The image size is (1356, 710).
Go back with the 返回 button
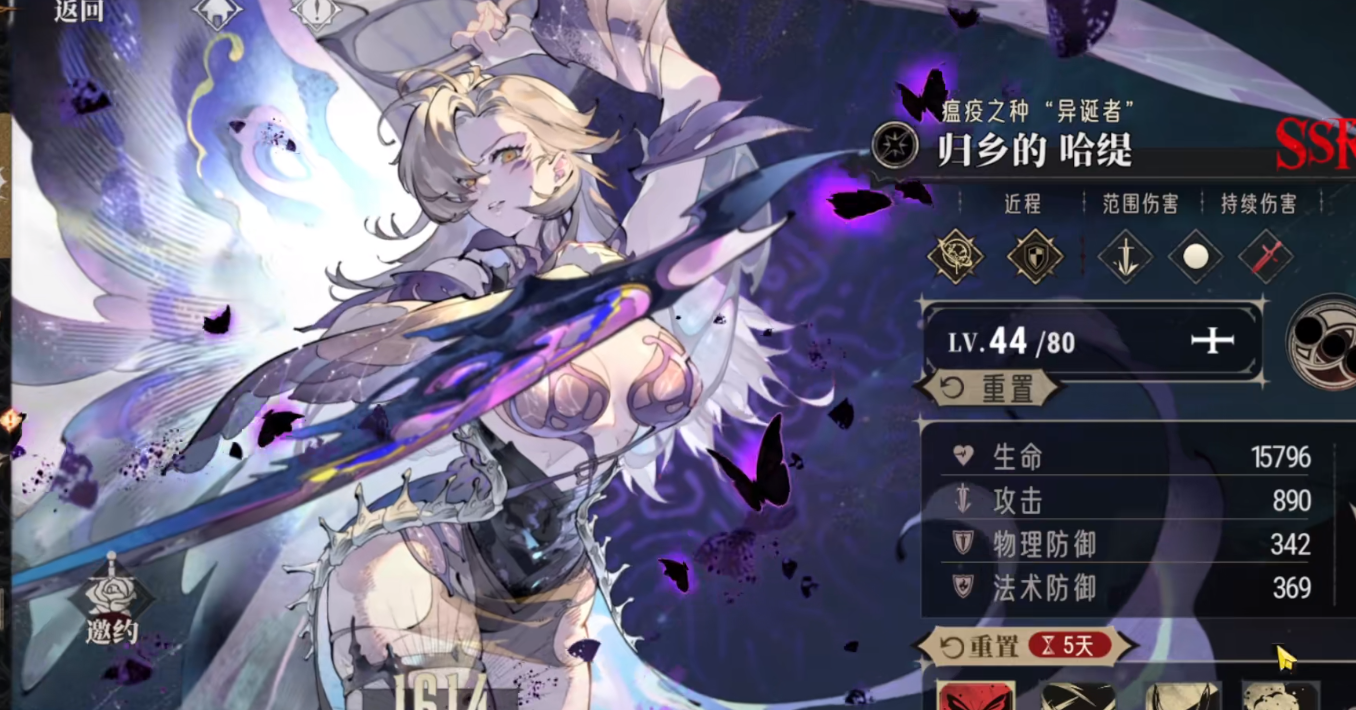click(x=79, y=12)
